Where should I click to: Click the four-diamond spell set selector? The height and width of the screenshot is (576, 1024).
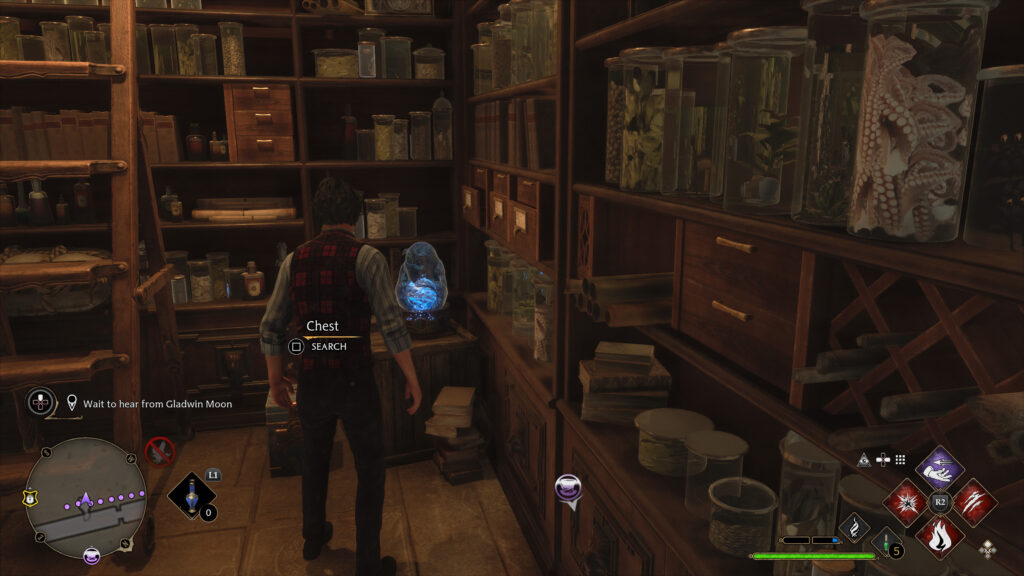(987, 548)
